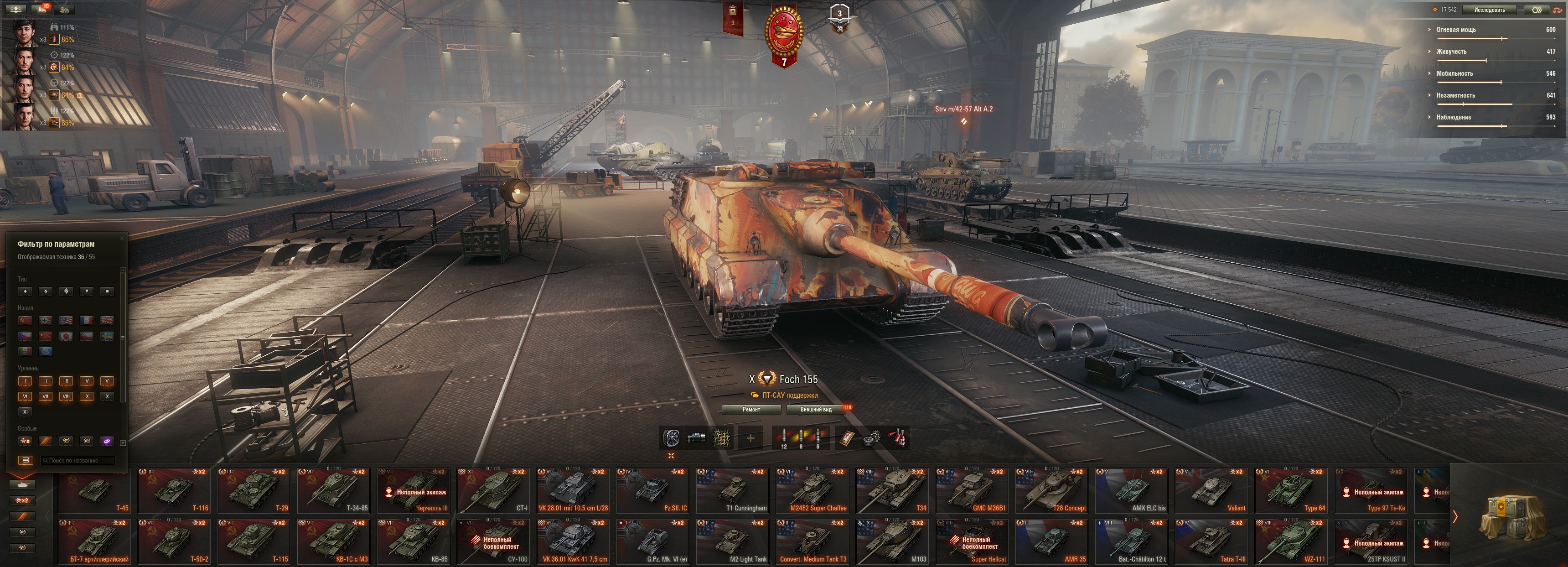The width and height of the screenshot is (1568, 567).
Task: Expand the Огневая мощь stat section
Action: pos(1455,30)
